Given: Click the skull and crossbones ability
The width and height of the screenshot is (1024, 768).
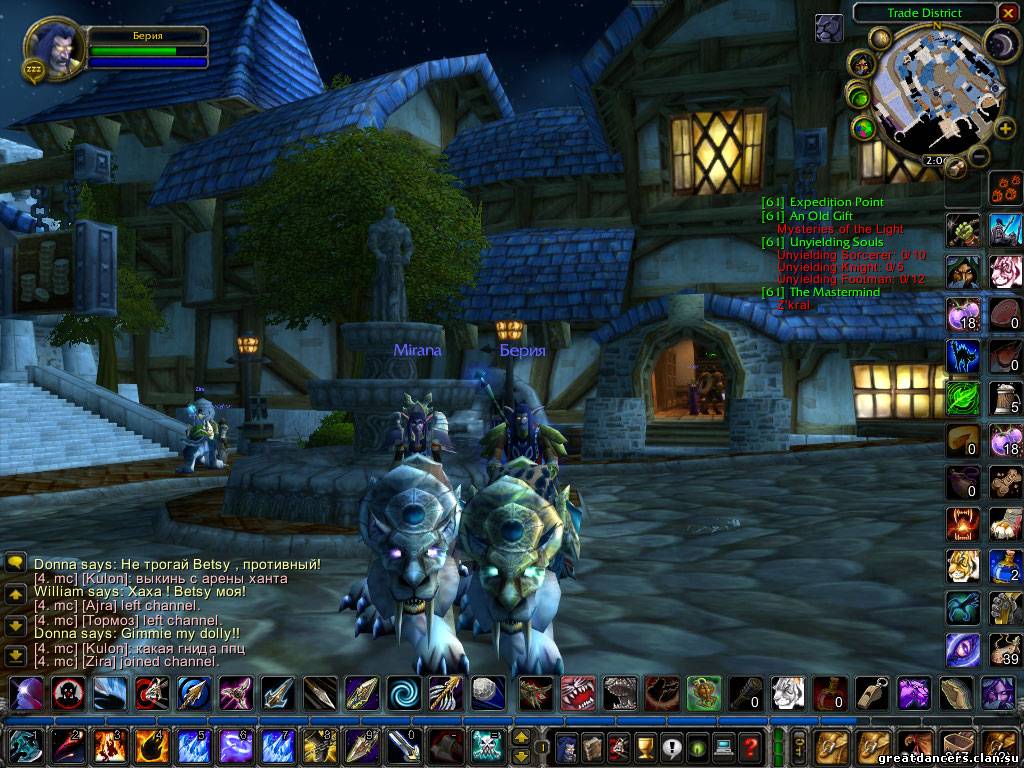Looking at the screenshot, I should click(487, 746).
